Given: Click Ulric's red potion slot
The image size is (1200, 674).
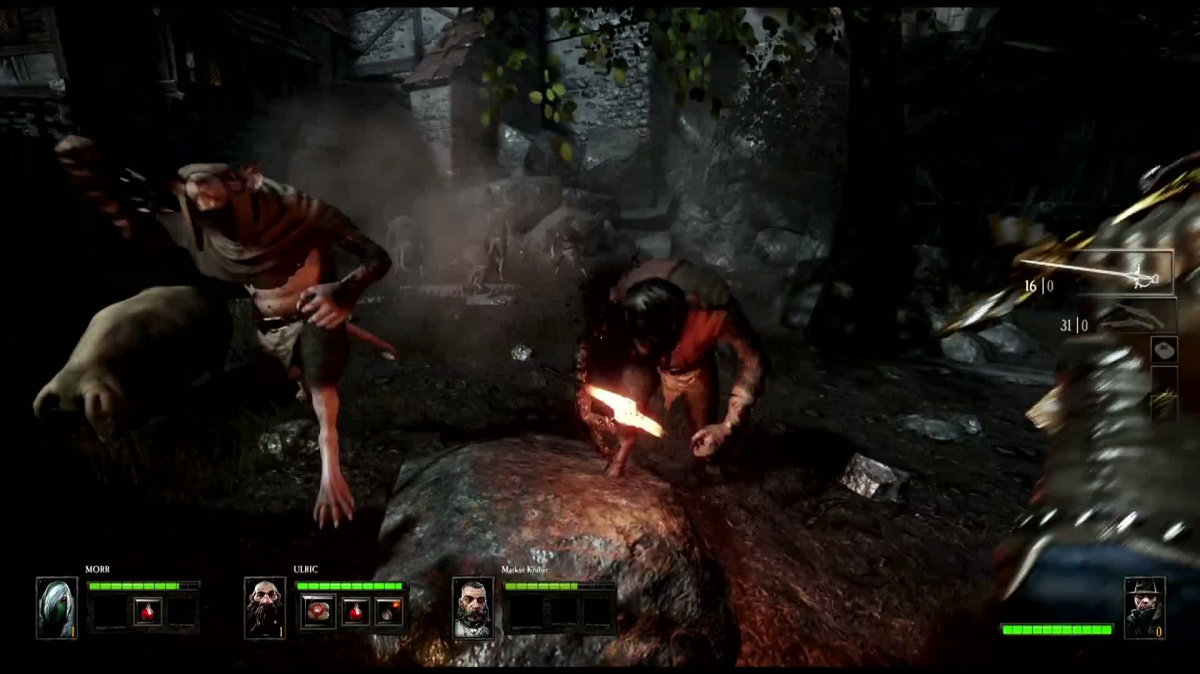Looking at the screenshot, I should [355, 610].
